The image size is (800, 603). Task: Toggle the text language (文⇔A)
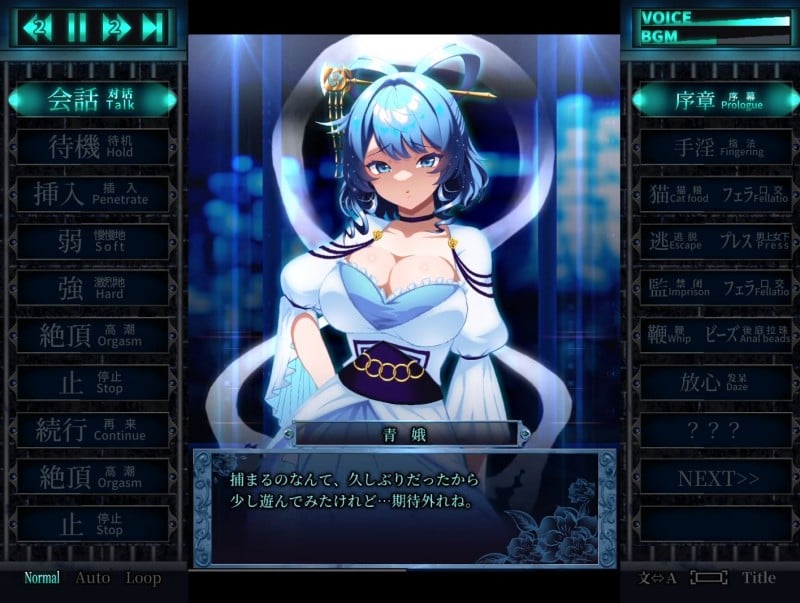pos(658,578)
